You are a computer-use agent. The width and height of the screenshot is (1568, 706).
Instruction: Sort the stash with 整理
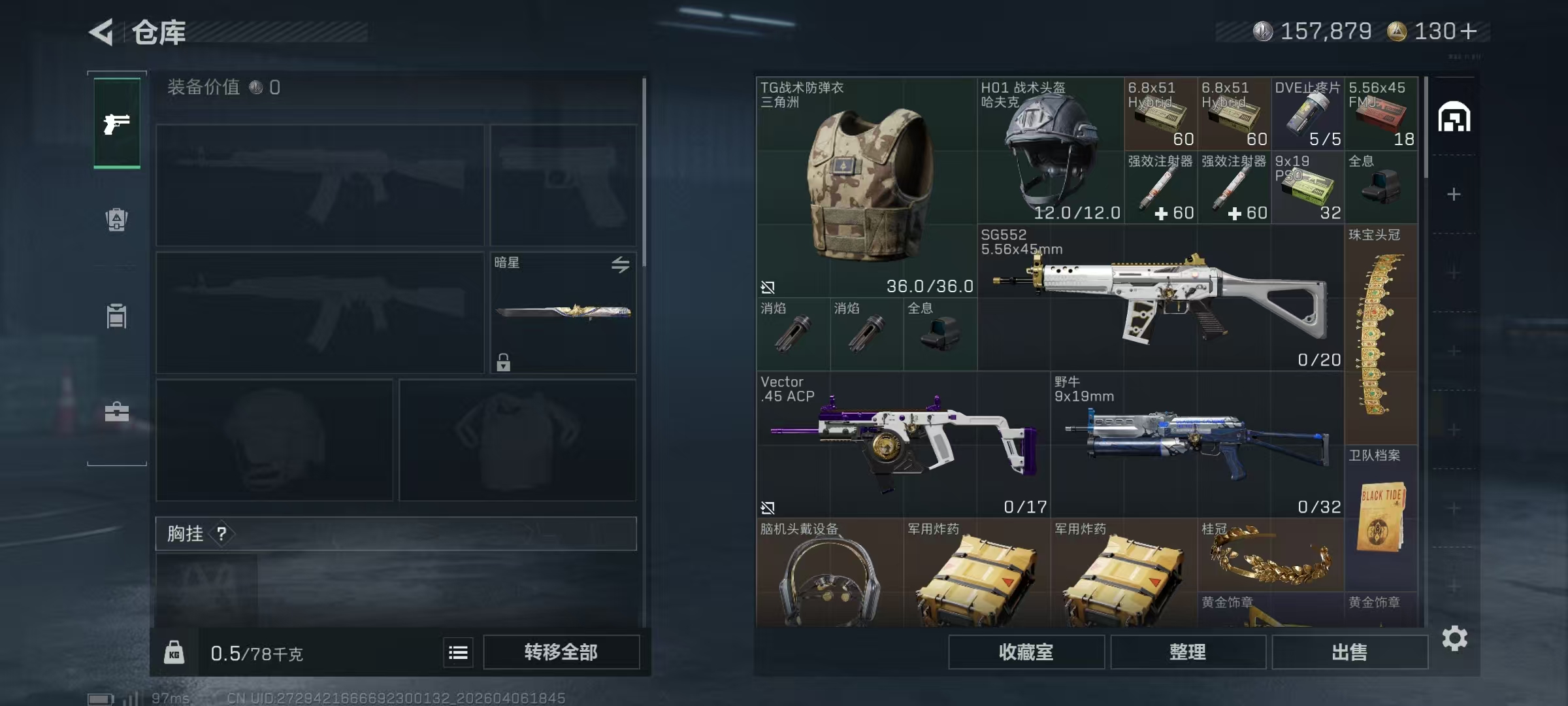(1187, 652)
